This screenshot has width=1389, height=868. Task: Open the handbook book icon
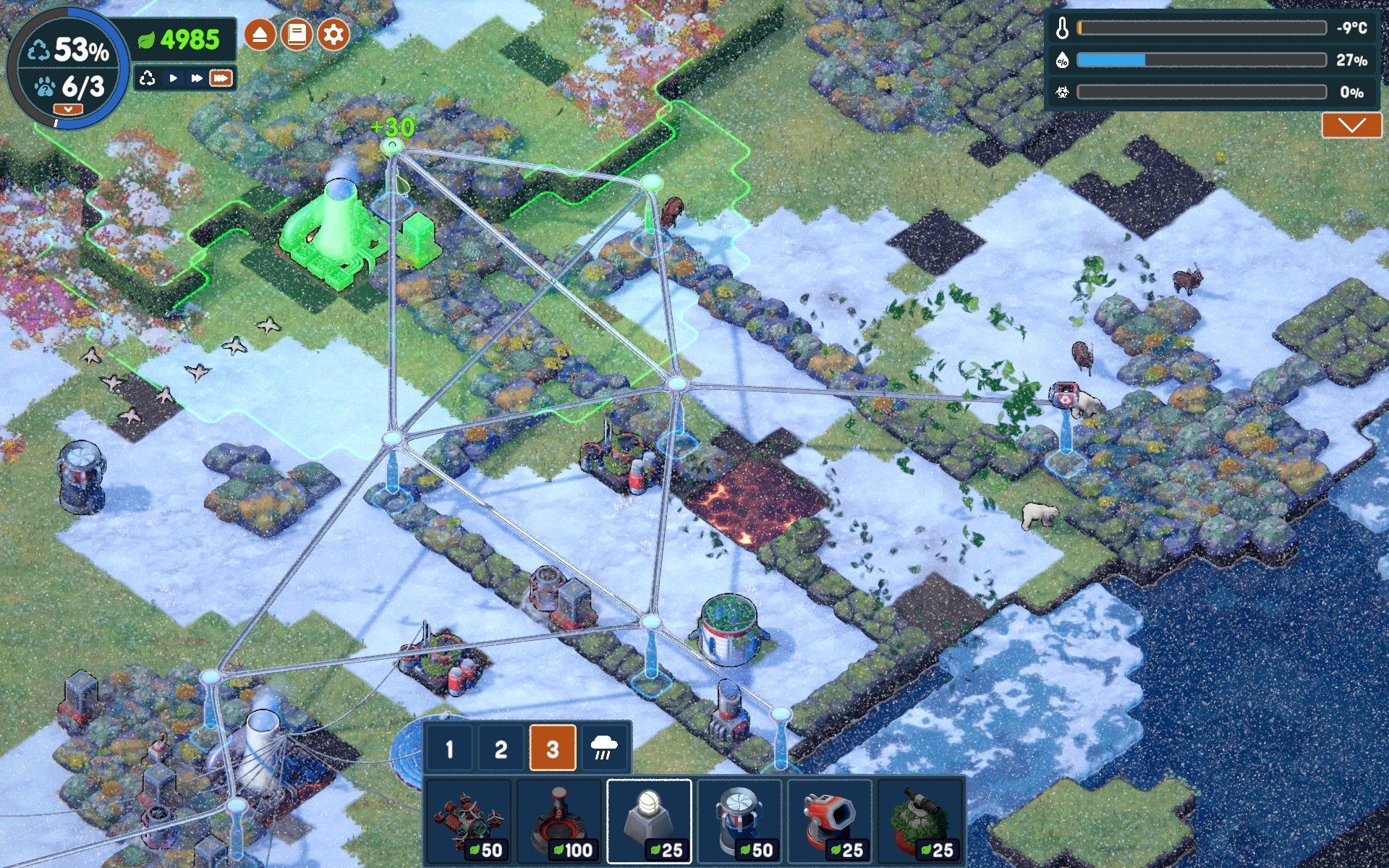(297, 35)
